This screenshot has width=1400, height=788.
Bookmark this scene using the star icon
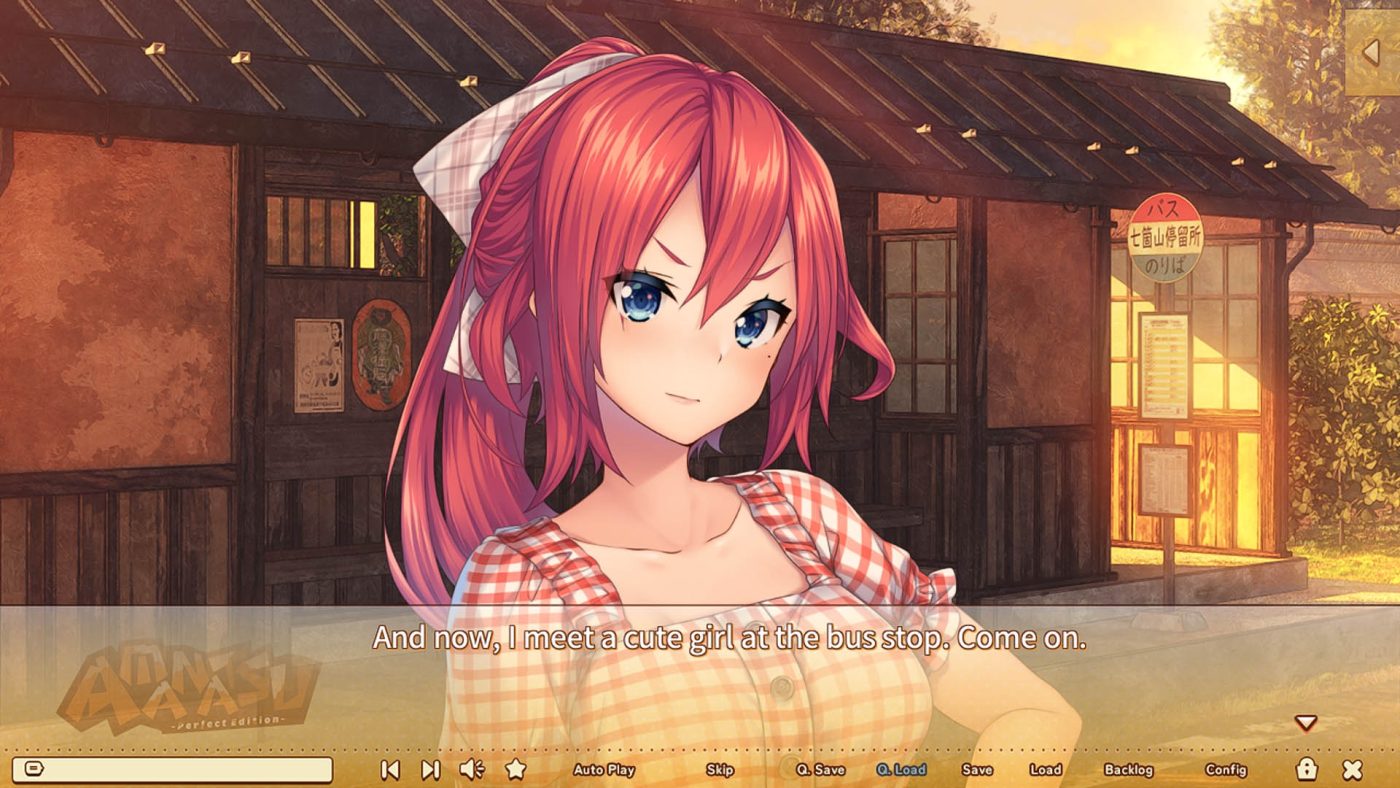pos(517,770)
